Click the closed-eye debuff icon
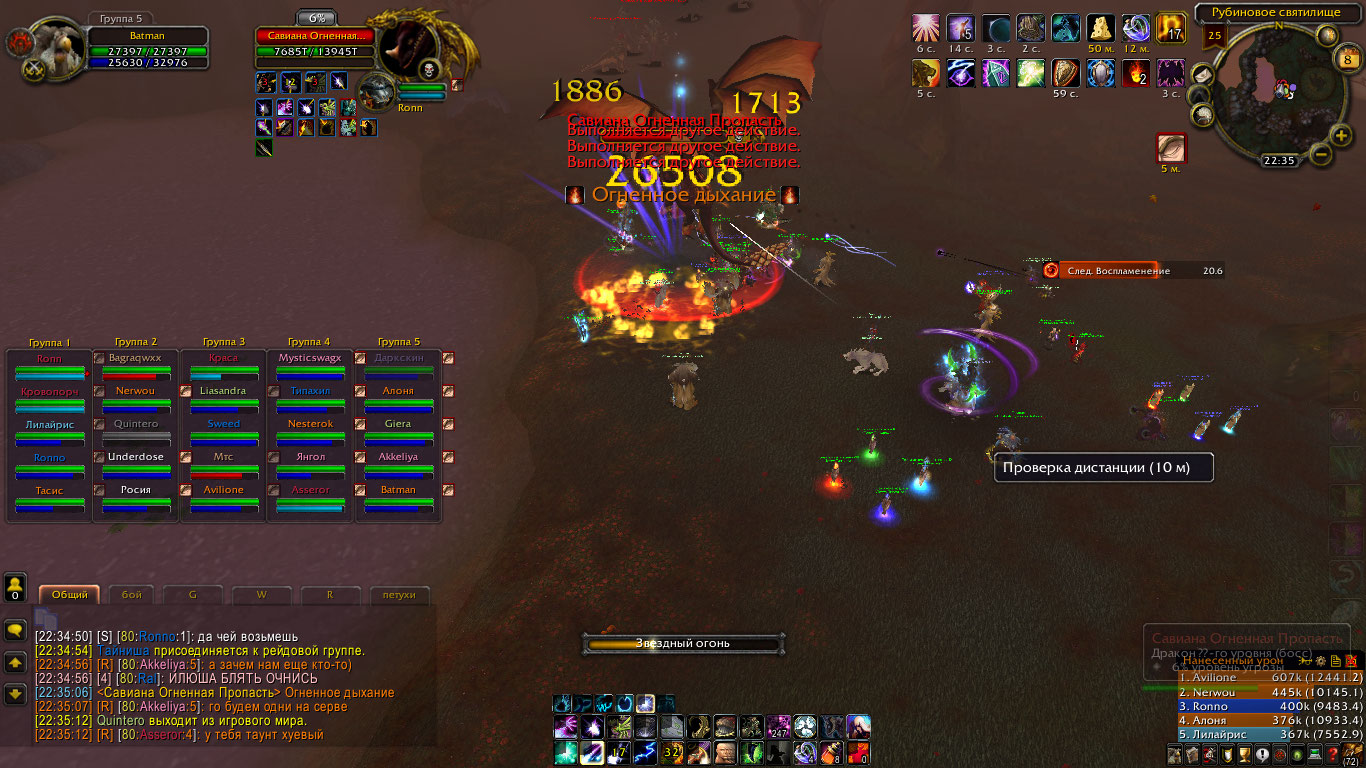Screen dimensions: 1366x768 tap(1171, 148)
